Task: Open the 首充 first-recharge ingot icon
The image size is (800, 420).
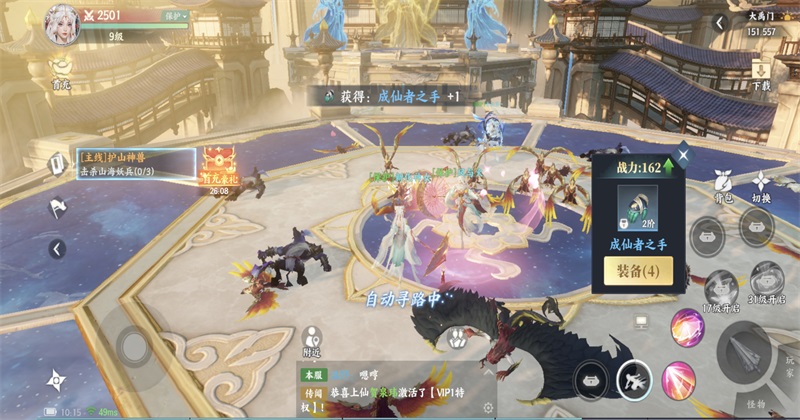Action: (x=61, y=70)
